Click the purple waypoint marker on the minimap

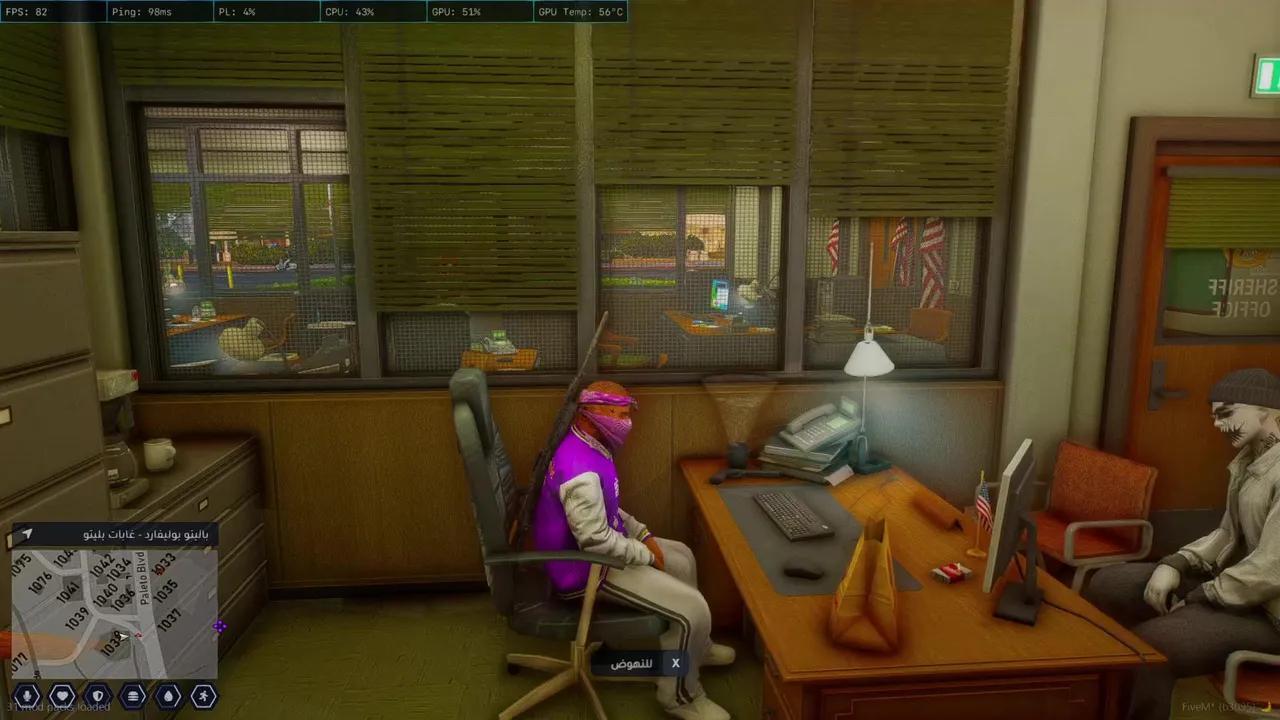tap(221, 625)
